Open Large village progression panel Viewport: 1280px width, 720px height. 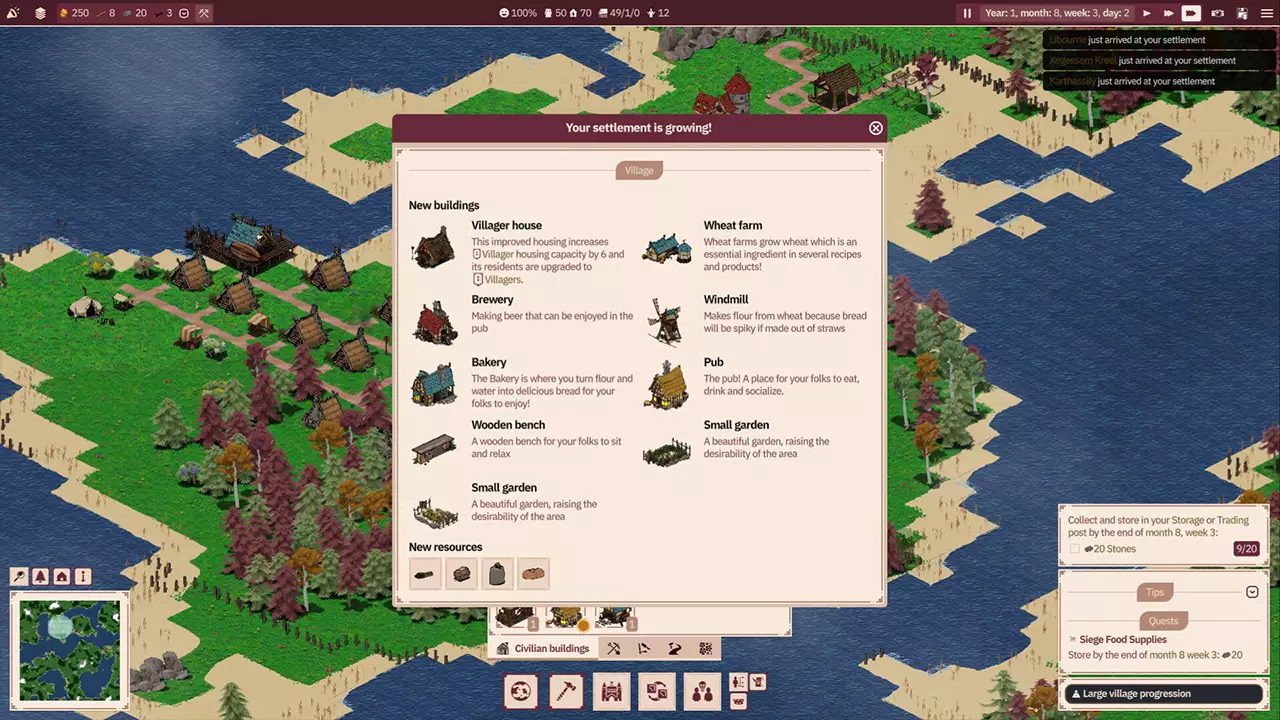click(1163, 693)
